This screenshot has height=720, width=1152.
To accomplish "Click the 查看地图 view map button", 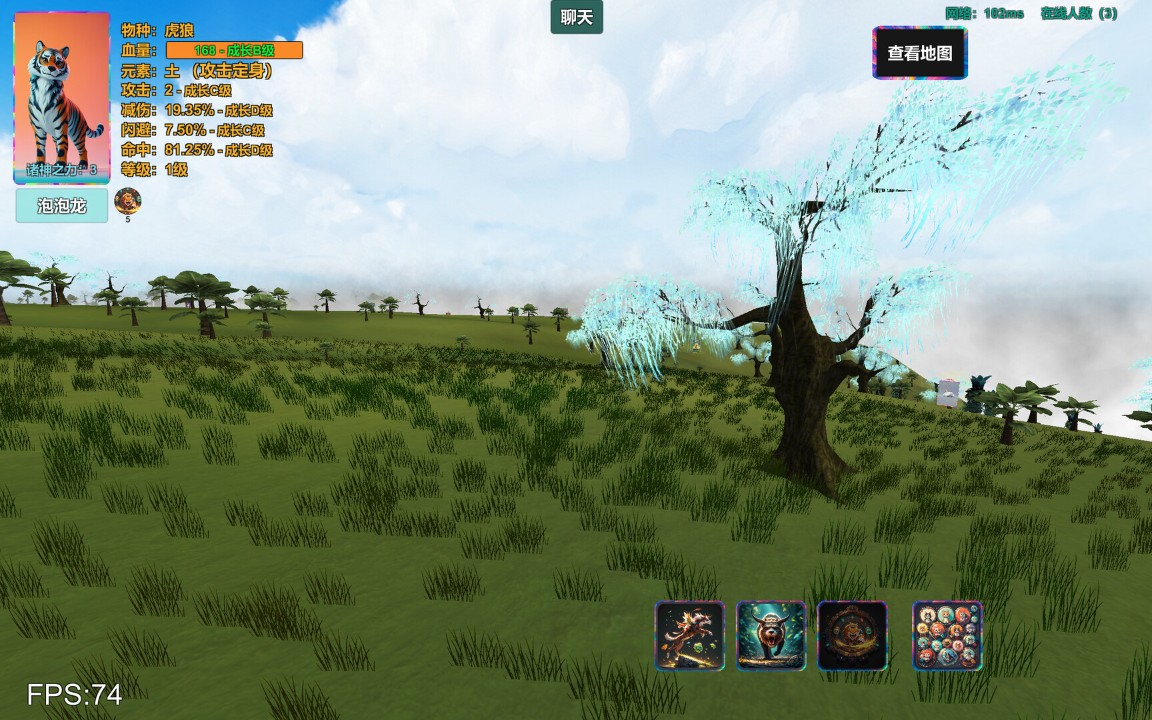I will 919,53.
